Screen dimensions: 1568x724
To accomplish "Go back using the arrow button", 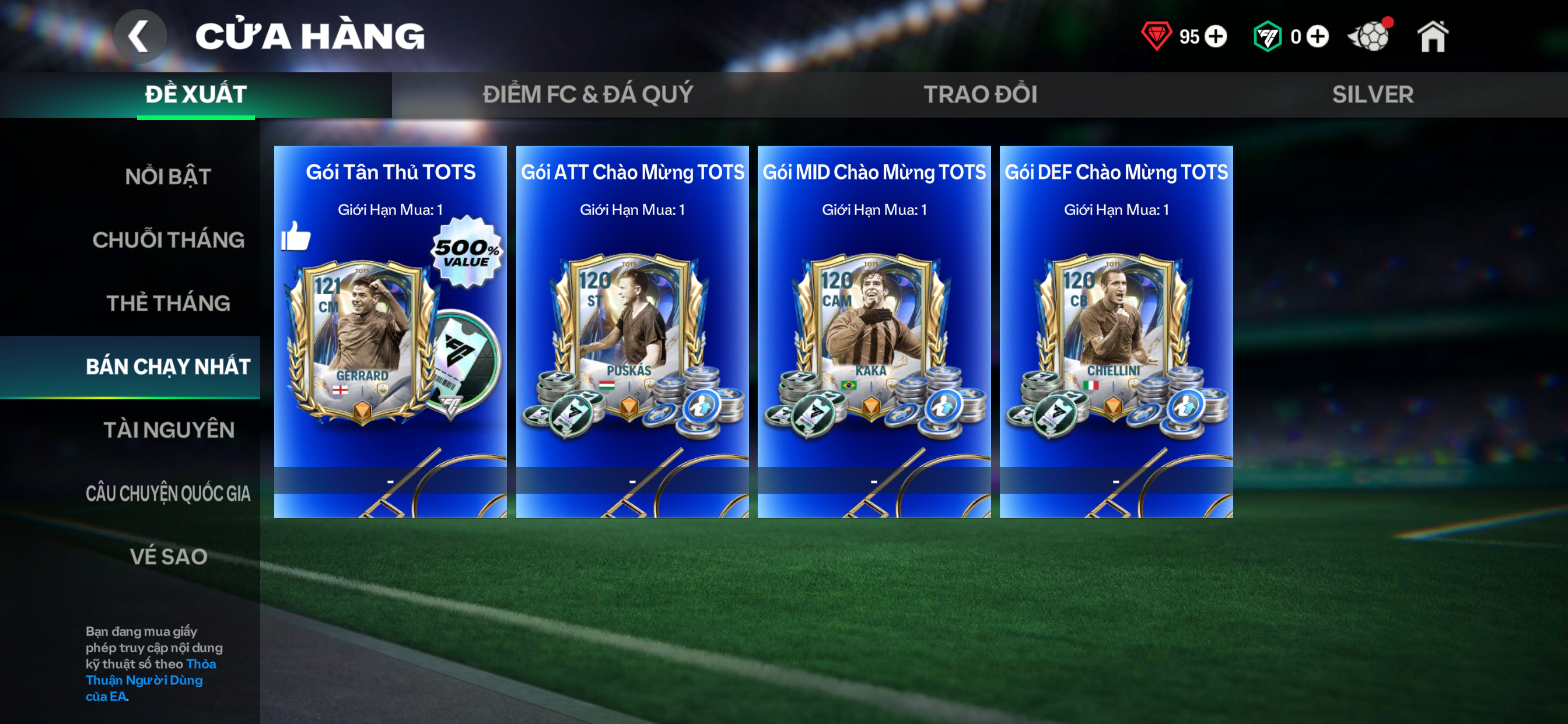I will pyautogui.click(x=140, y=37).
